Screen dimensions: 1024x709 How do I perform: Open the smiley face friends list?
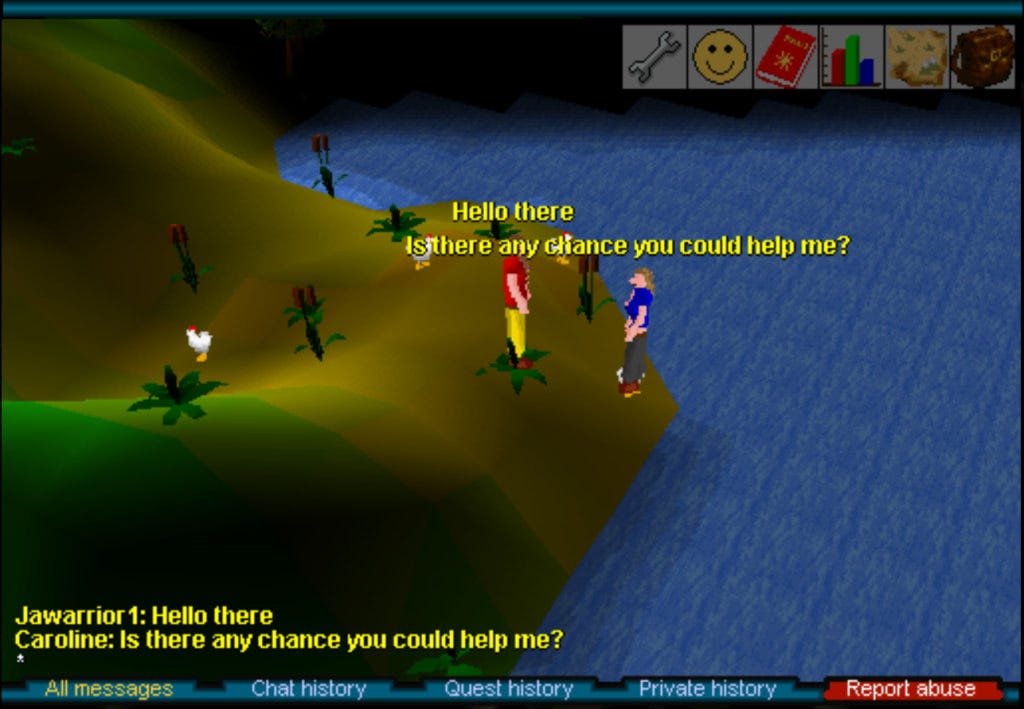pos(720,57)
